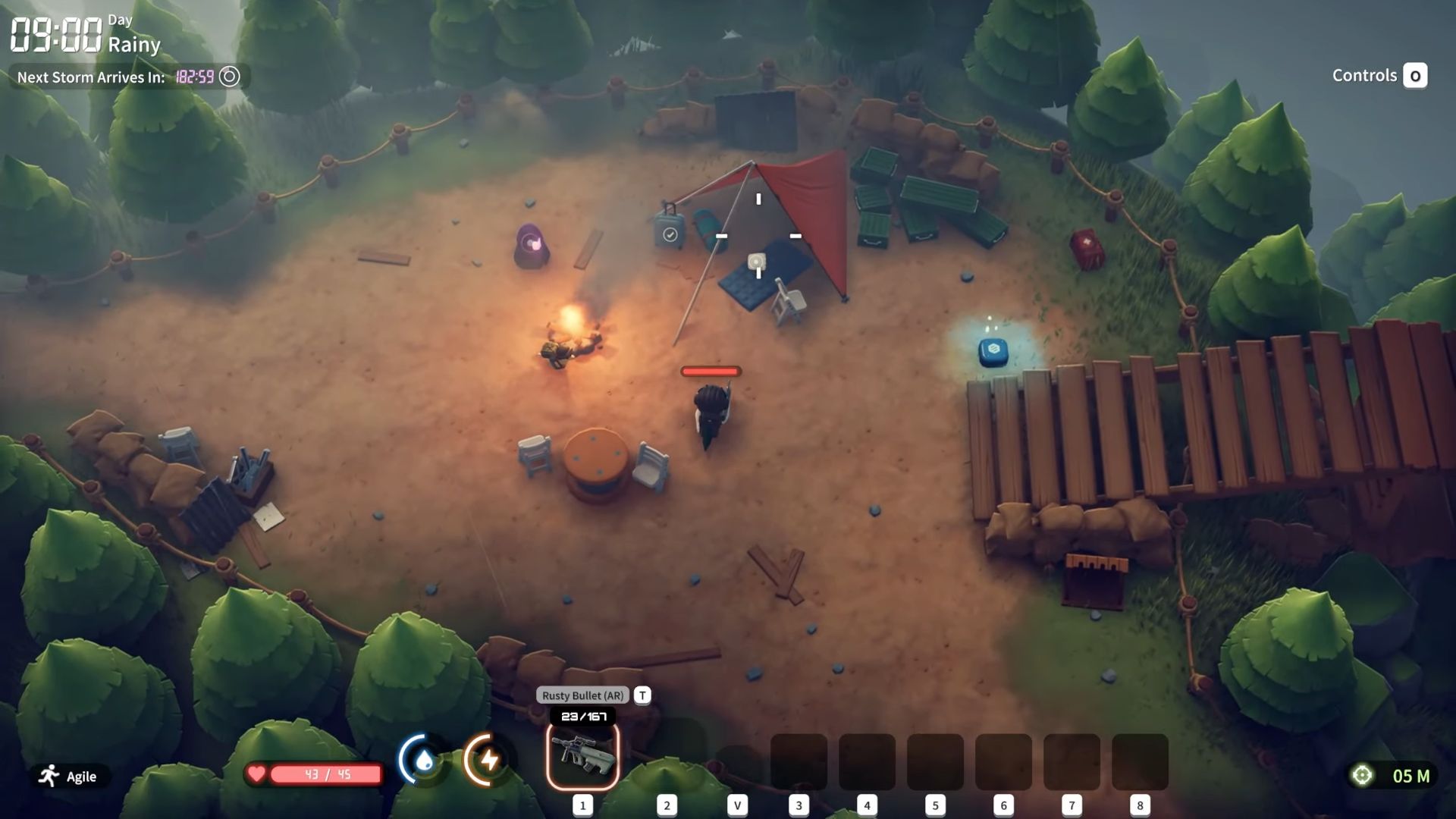Click the Rusty Bullet (AR) label

click(x=581, y=695)
